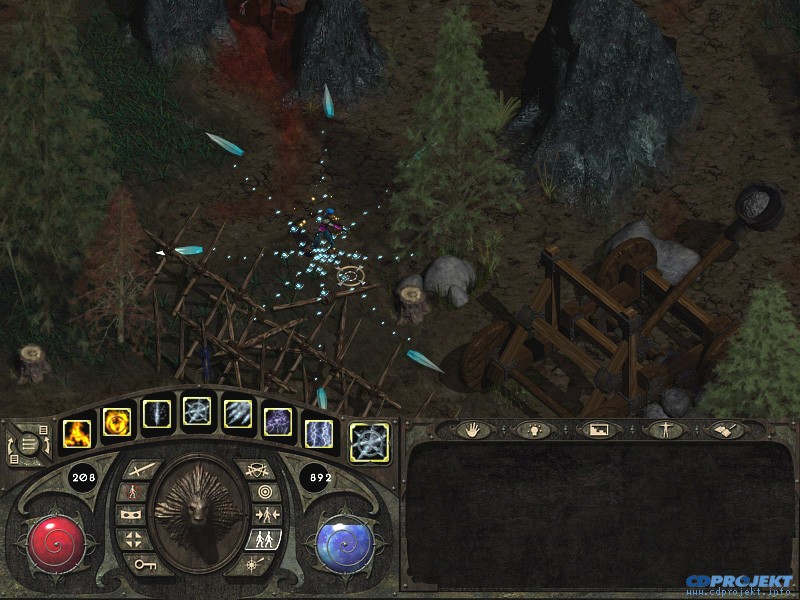This screenshot has width=800, height=600.
Task: Pick the blue chain lightning spell
Action: pyautogui.click(x=317, y=433)
